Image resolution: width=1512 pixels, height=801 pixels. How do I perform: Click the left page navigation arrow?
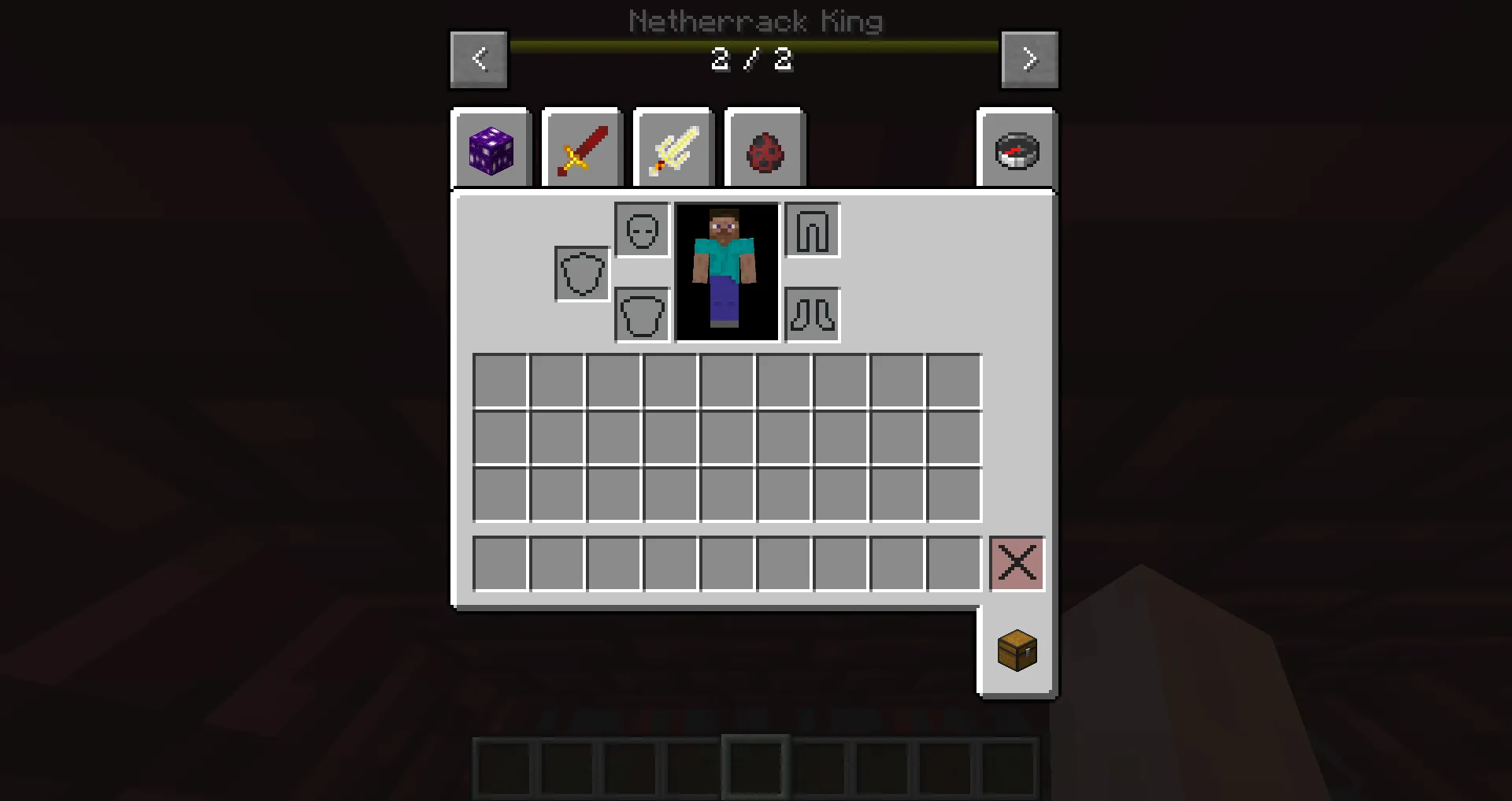pyautogui.click(x=479, y=59)
